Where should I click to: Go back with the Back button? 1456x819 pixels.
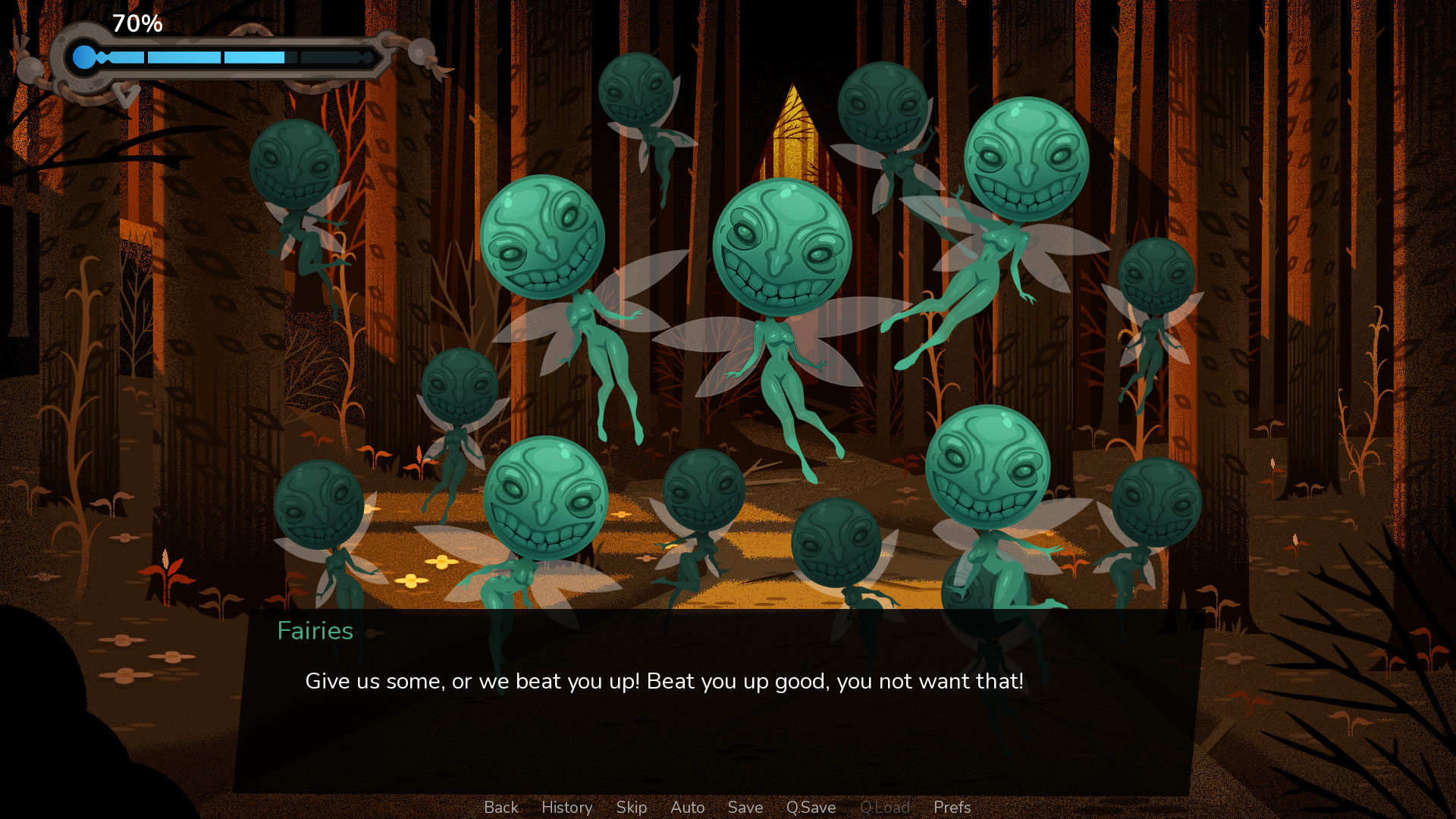tap(500, 808)
